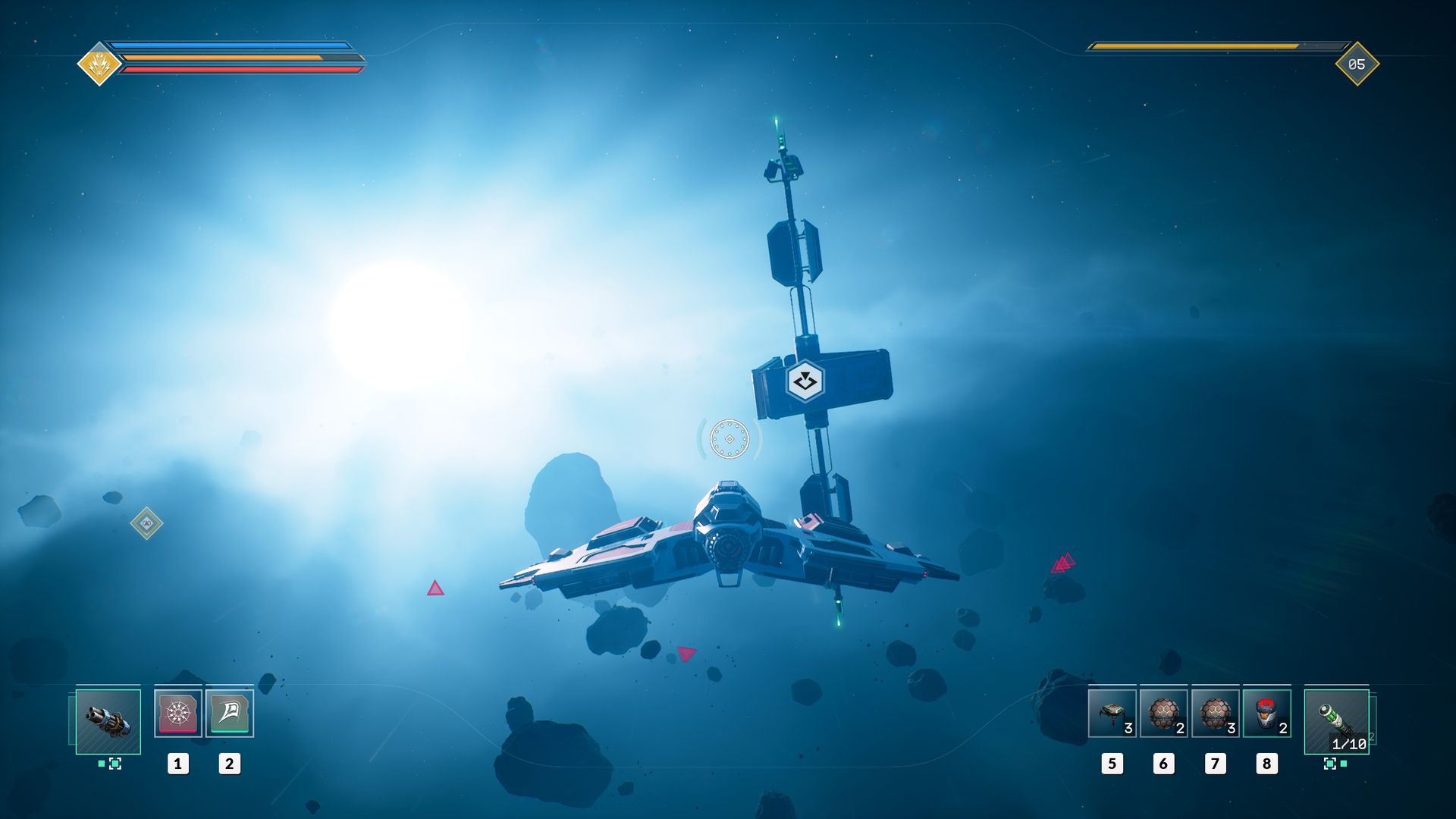Select the gatling gun primary weapon slot

point(108,721)
